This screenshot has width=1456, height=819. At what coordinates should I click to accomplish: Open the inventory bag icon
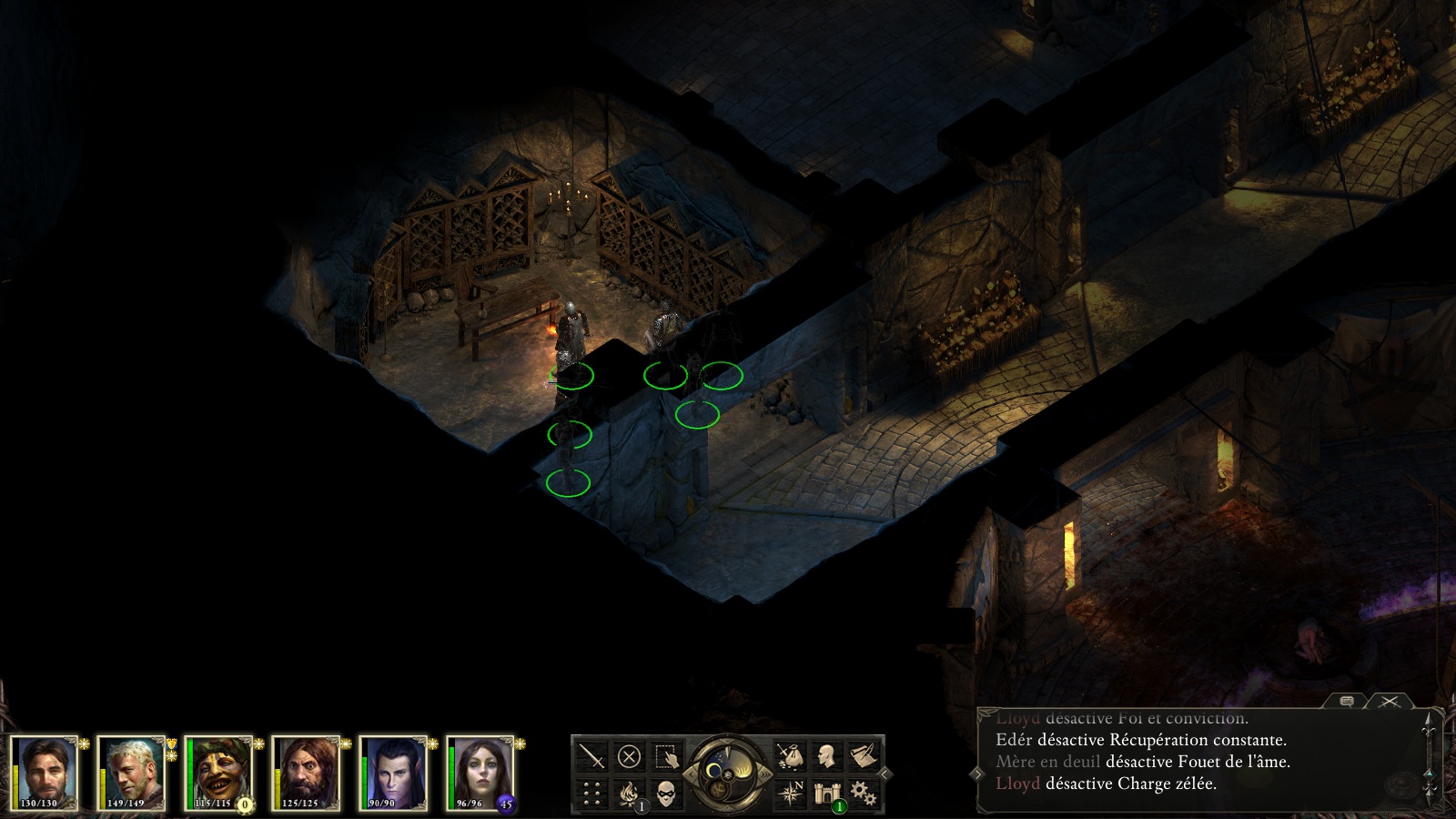(790, 756)
